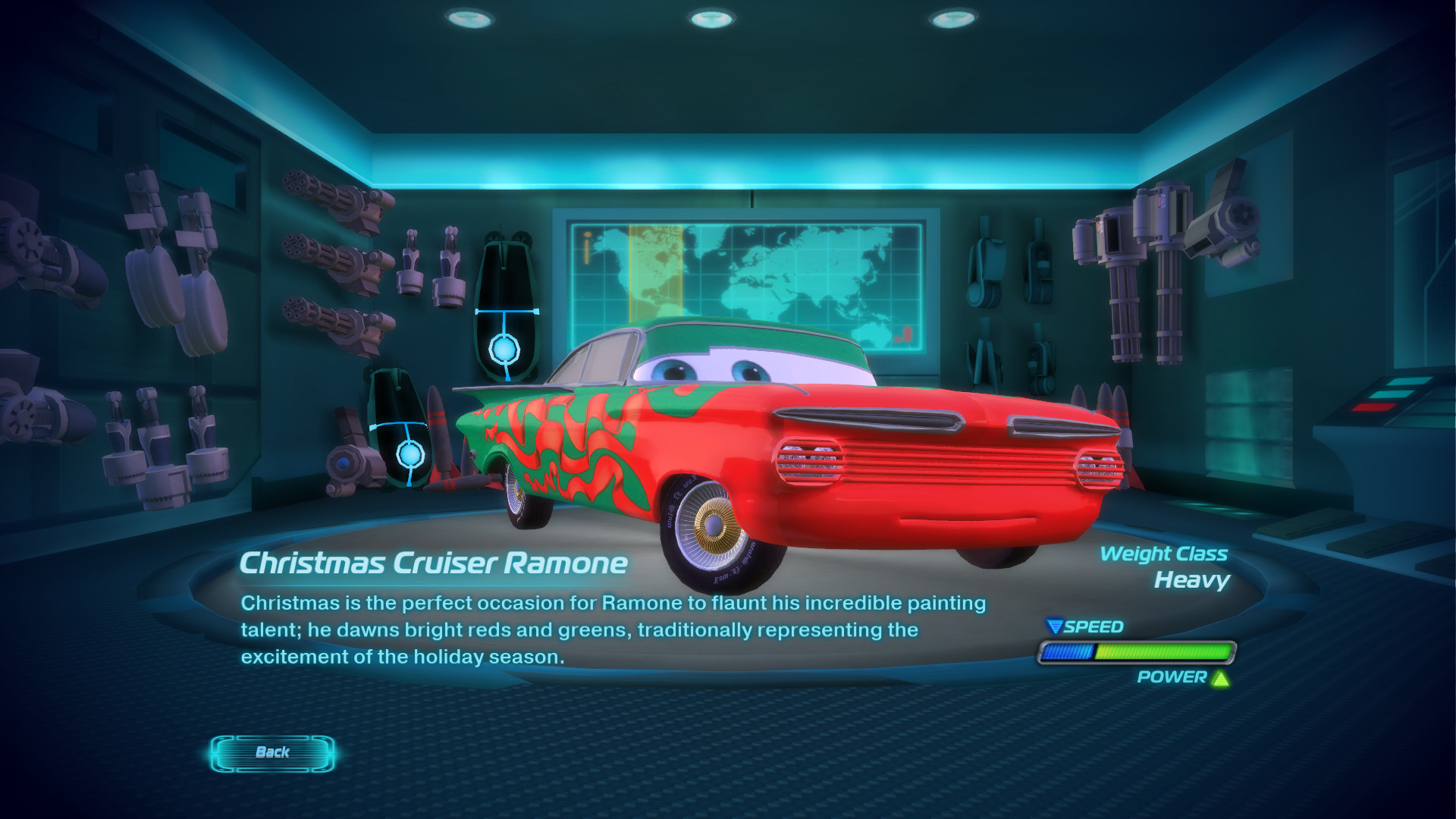Select the green upward POWER triangle indicator

pyautogui.click(x=1222, y=680)
